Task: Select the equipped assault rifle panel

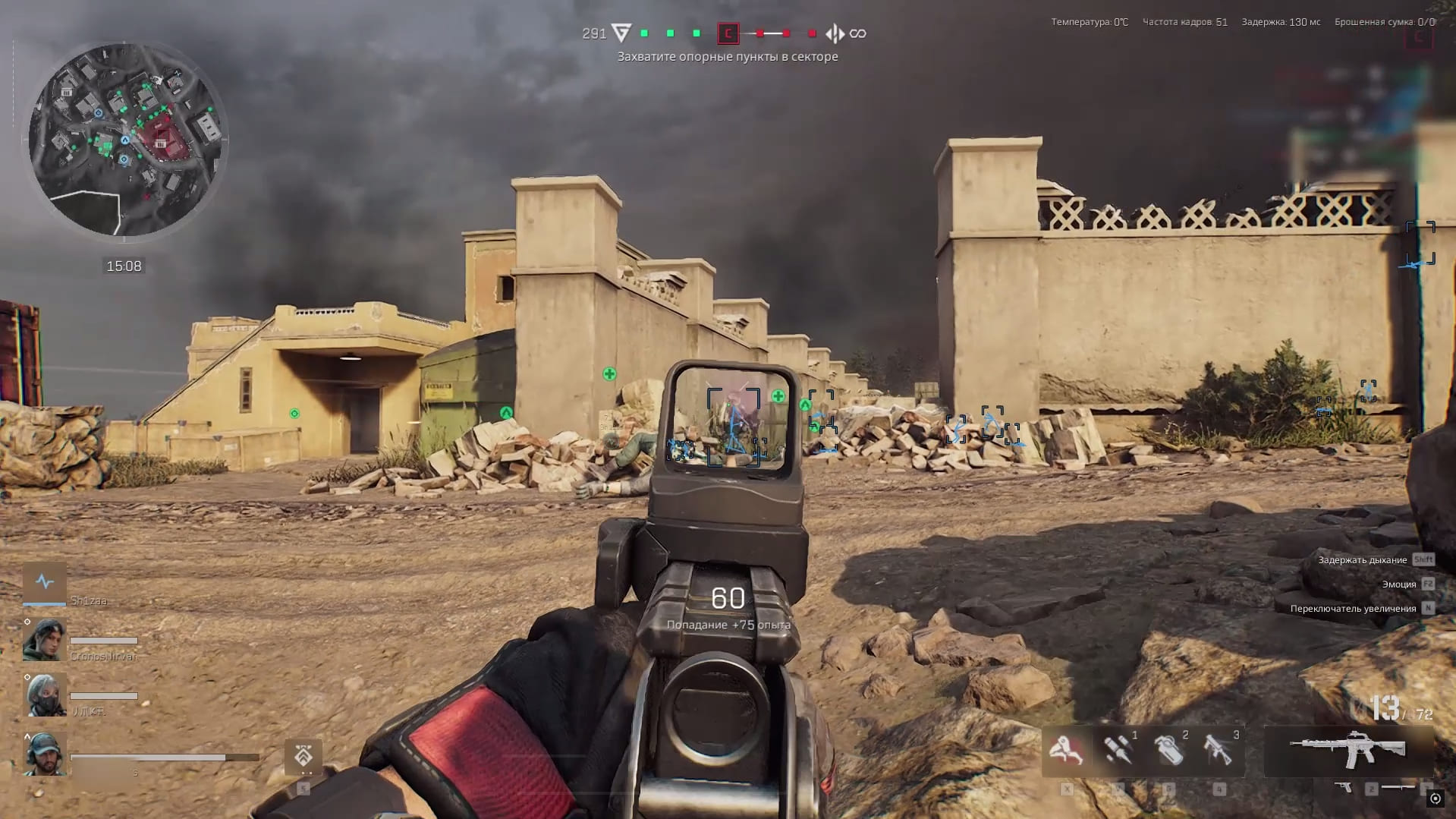Action: click(1348, 751)
